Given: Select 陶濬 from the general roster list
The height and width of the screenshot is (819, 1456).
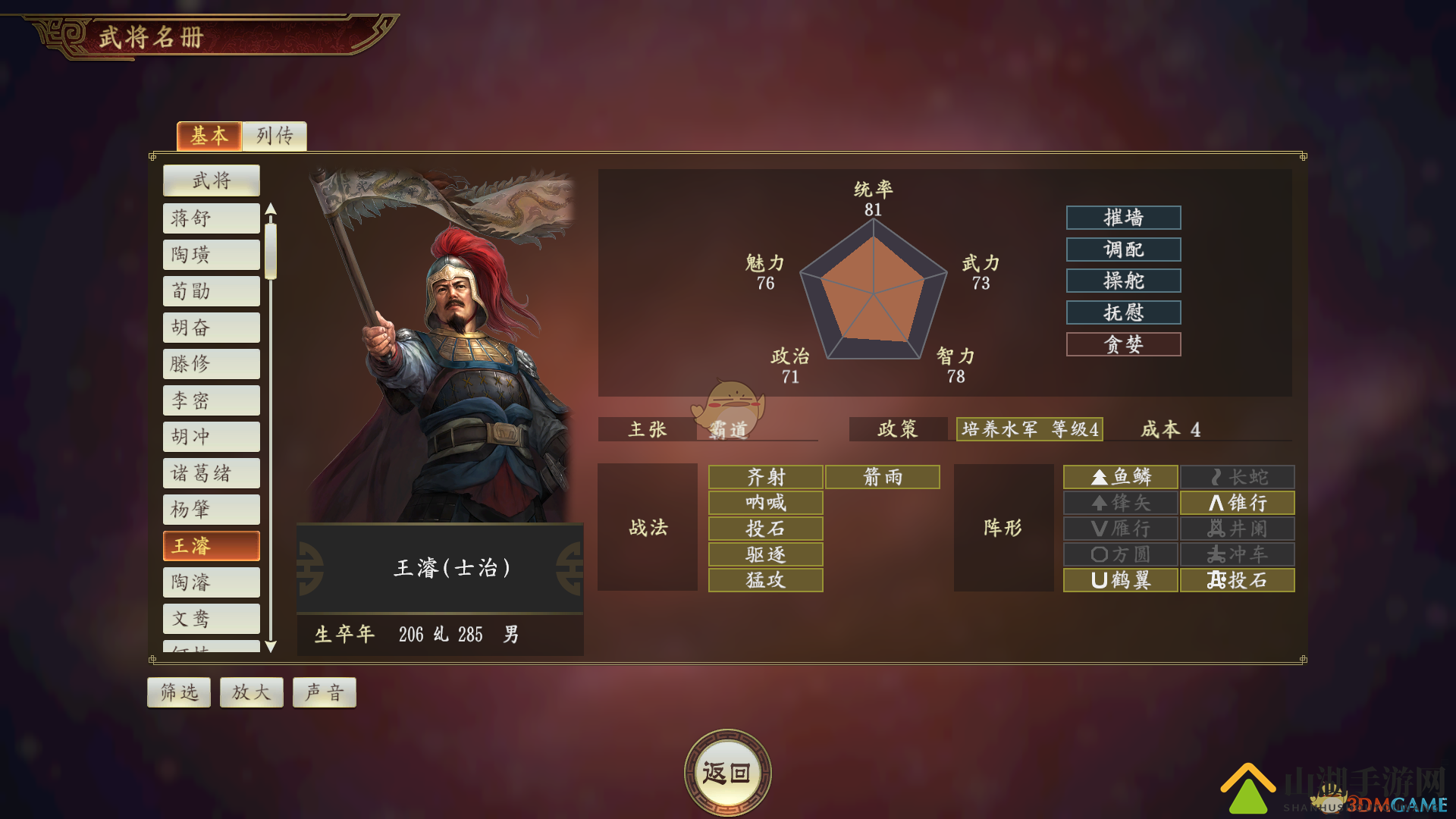Looking at the screenshot, I should point(211,582).
